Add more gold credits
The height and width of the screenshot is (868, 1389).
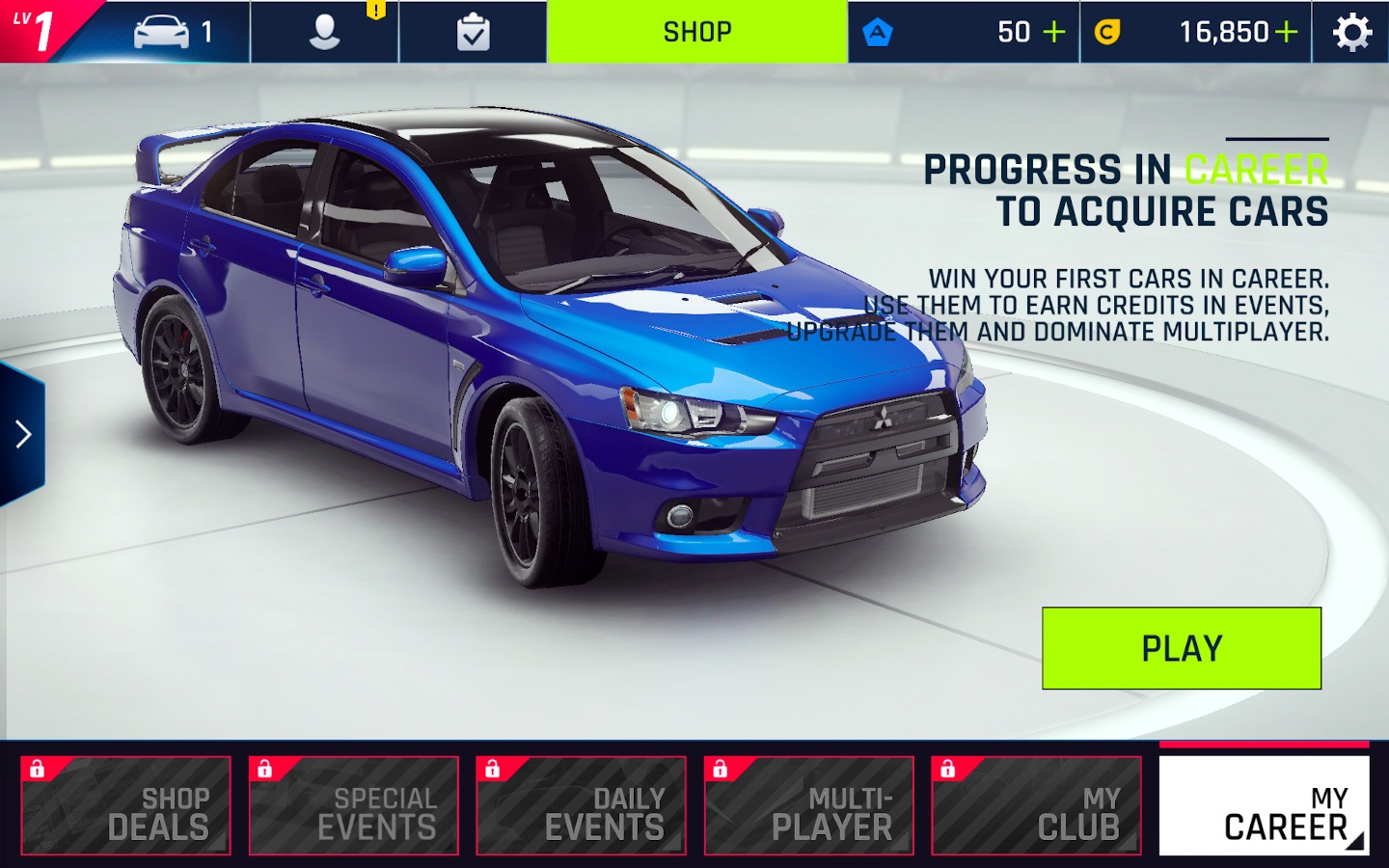(1286, 32)
